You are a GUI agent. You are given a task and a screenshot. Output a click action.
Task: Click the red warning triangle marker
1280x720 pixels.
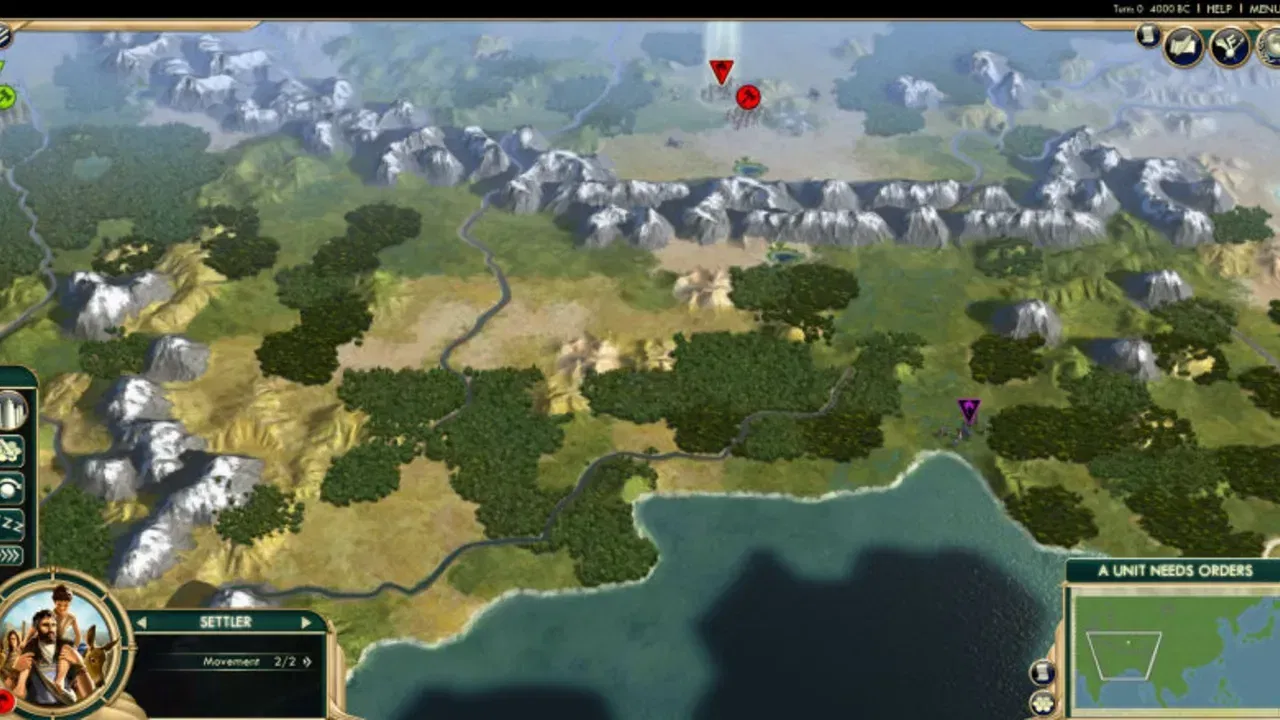722,69
